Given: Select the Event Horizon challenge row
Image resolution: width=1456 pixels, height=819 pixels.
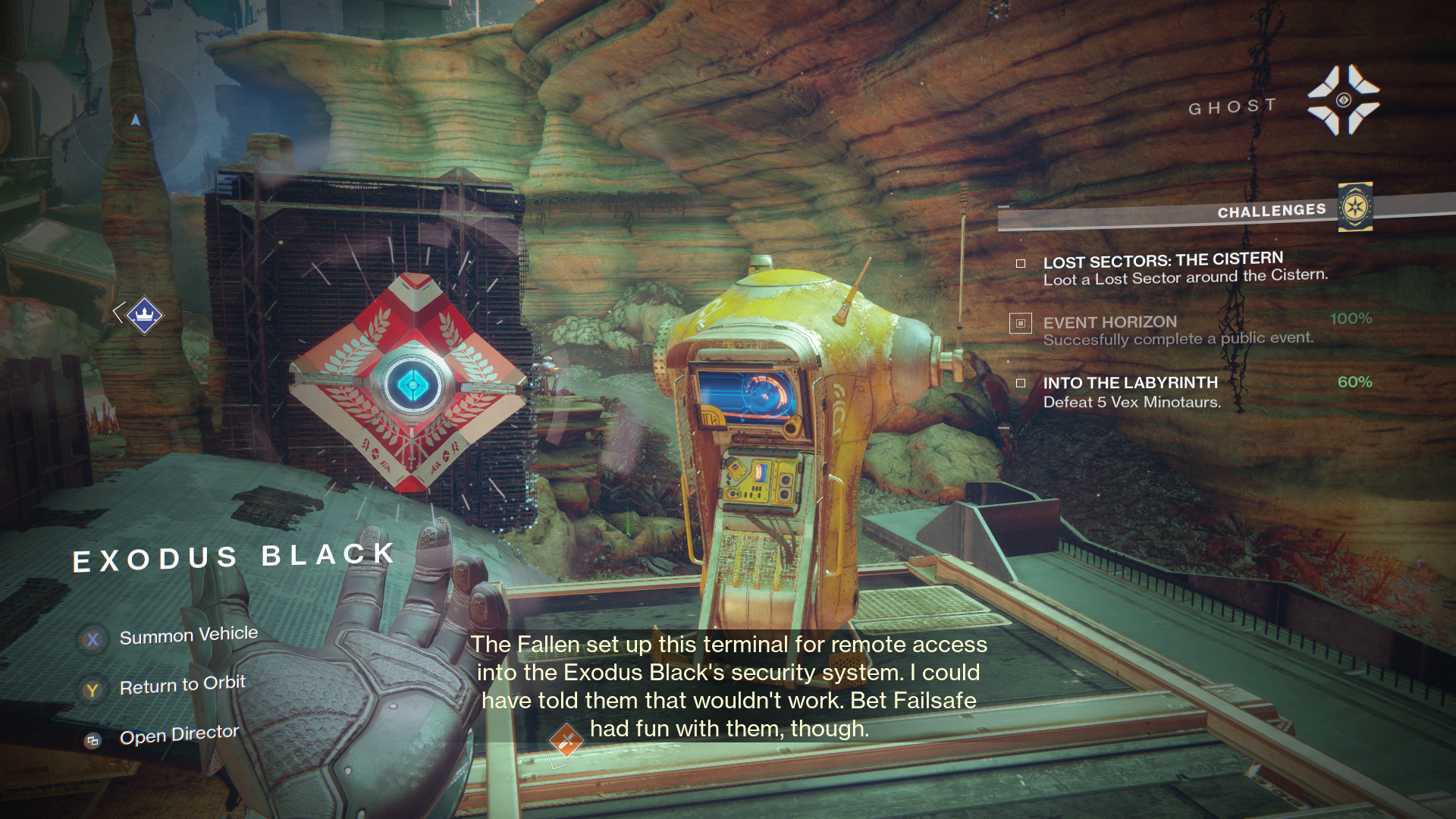Looking at the screenshot, I should (1177, 330).
